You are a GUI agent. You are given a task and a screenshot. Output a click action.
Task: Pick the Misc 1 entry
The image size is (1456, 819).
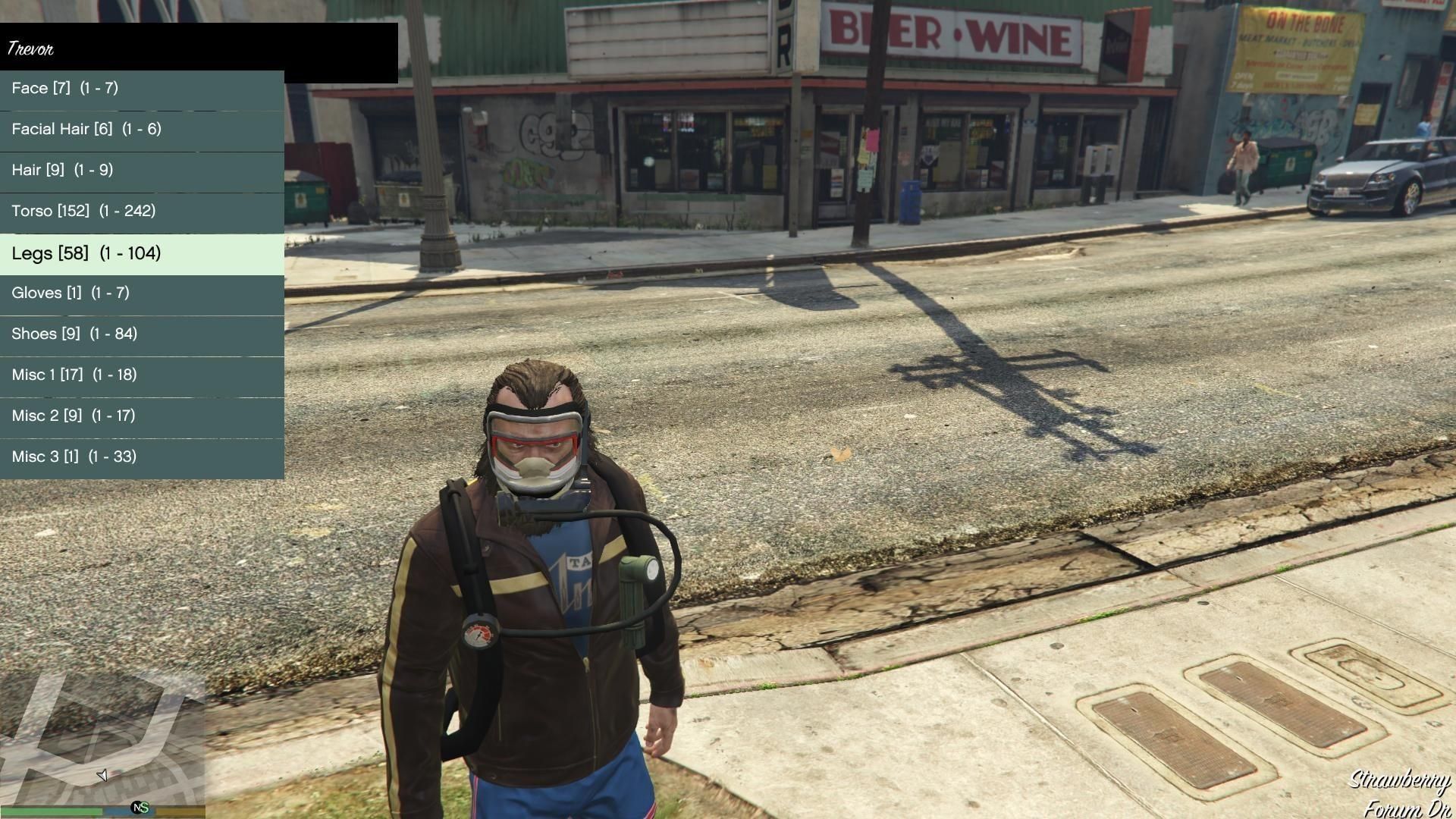[142, 375]
